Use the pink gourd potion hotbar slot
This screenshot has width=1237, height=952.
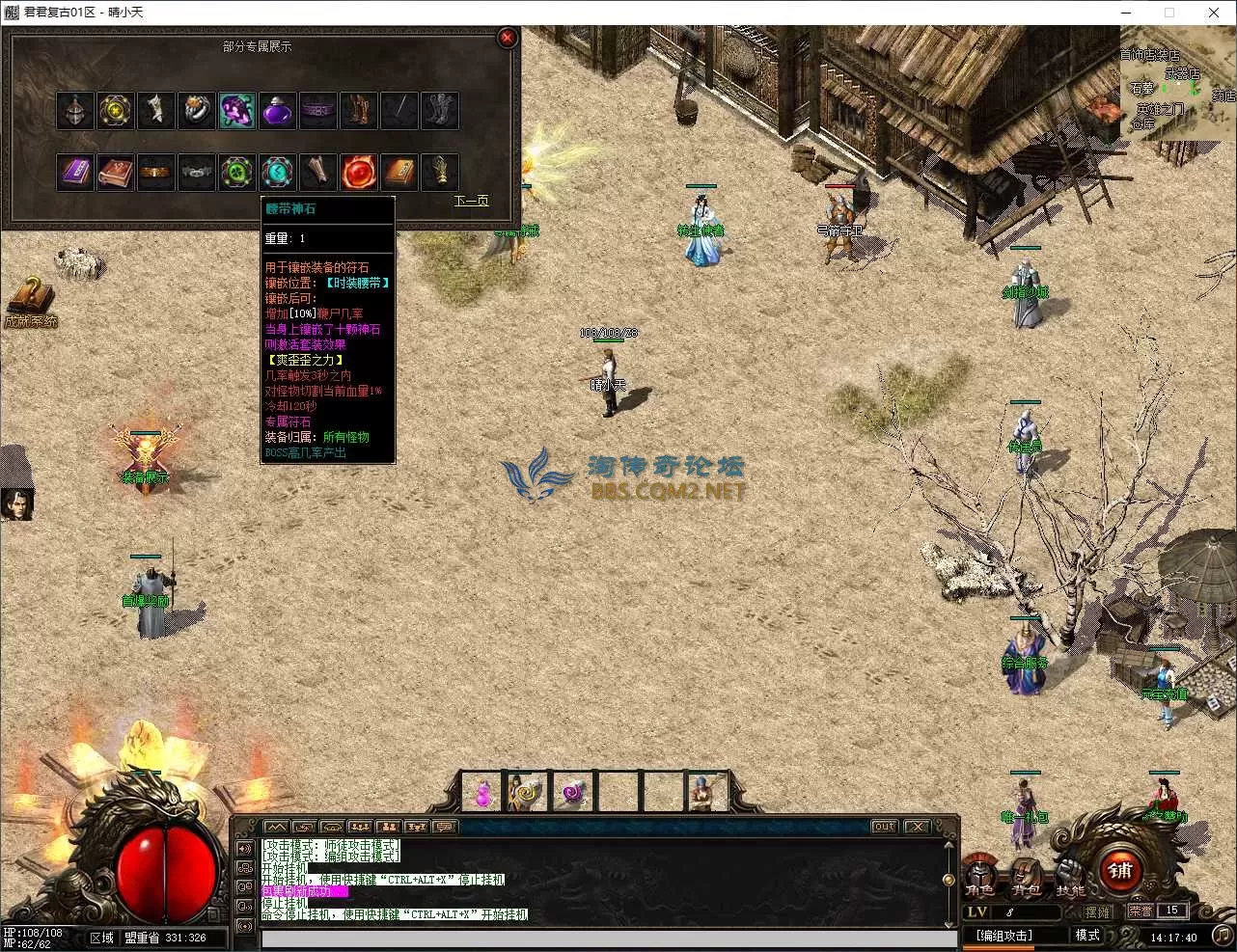click(x=481, y=793)
